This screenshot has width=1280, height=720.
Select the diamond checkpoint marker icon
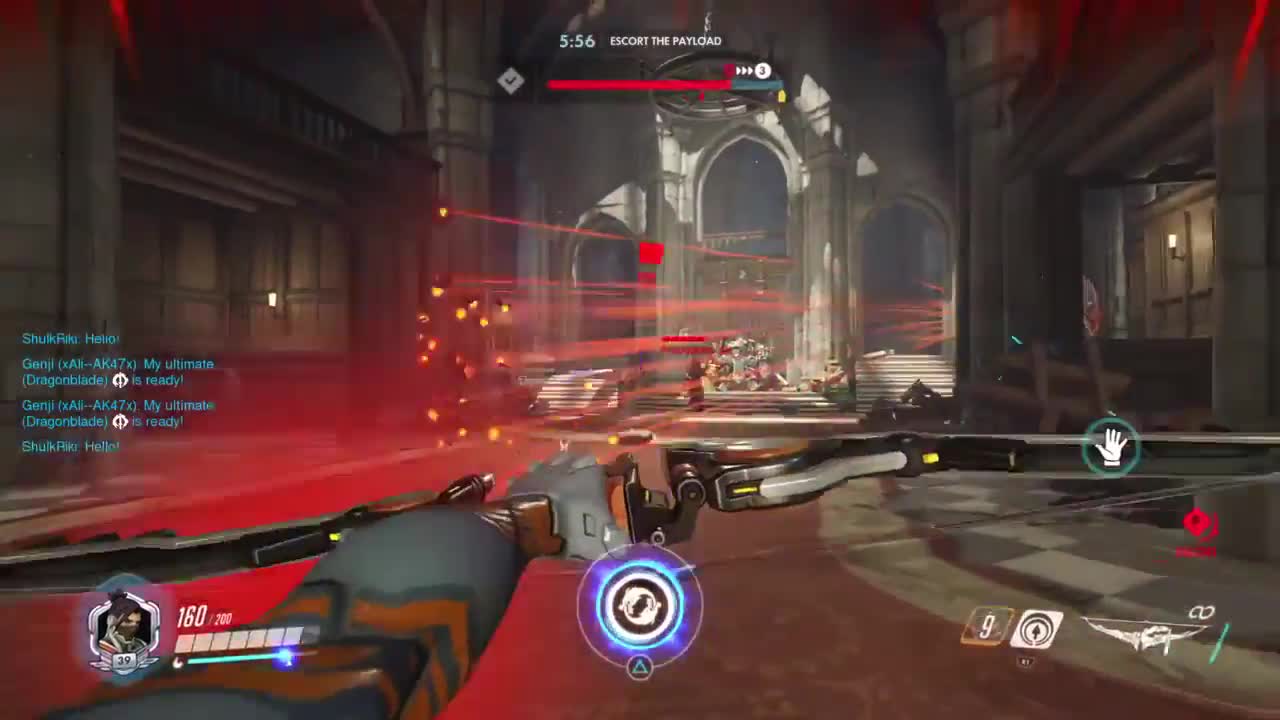click(511, 81)
